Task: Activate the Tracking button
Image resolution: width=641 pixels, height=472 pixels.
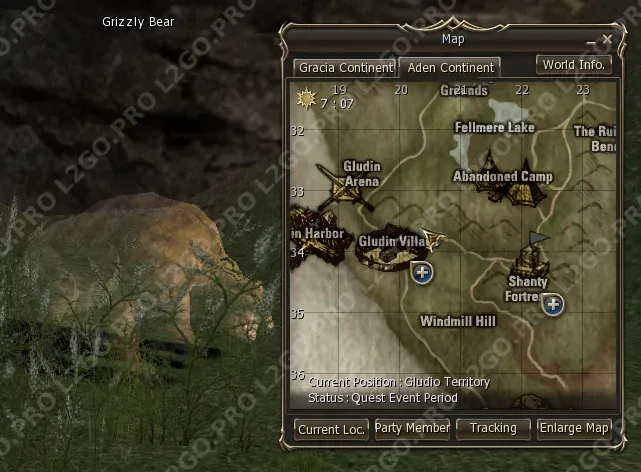Action: 493,428
